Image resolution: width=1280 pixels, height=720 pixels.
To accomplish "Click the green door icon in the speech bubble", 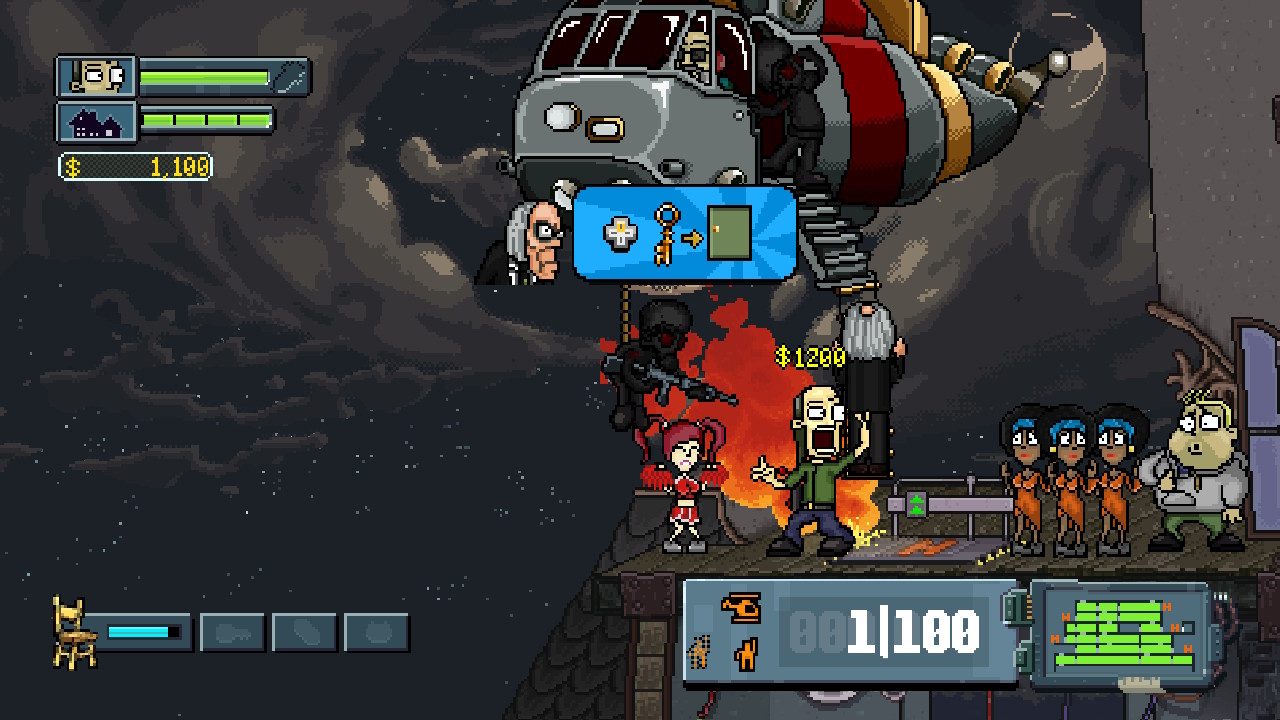I will [x=729, y=232].
